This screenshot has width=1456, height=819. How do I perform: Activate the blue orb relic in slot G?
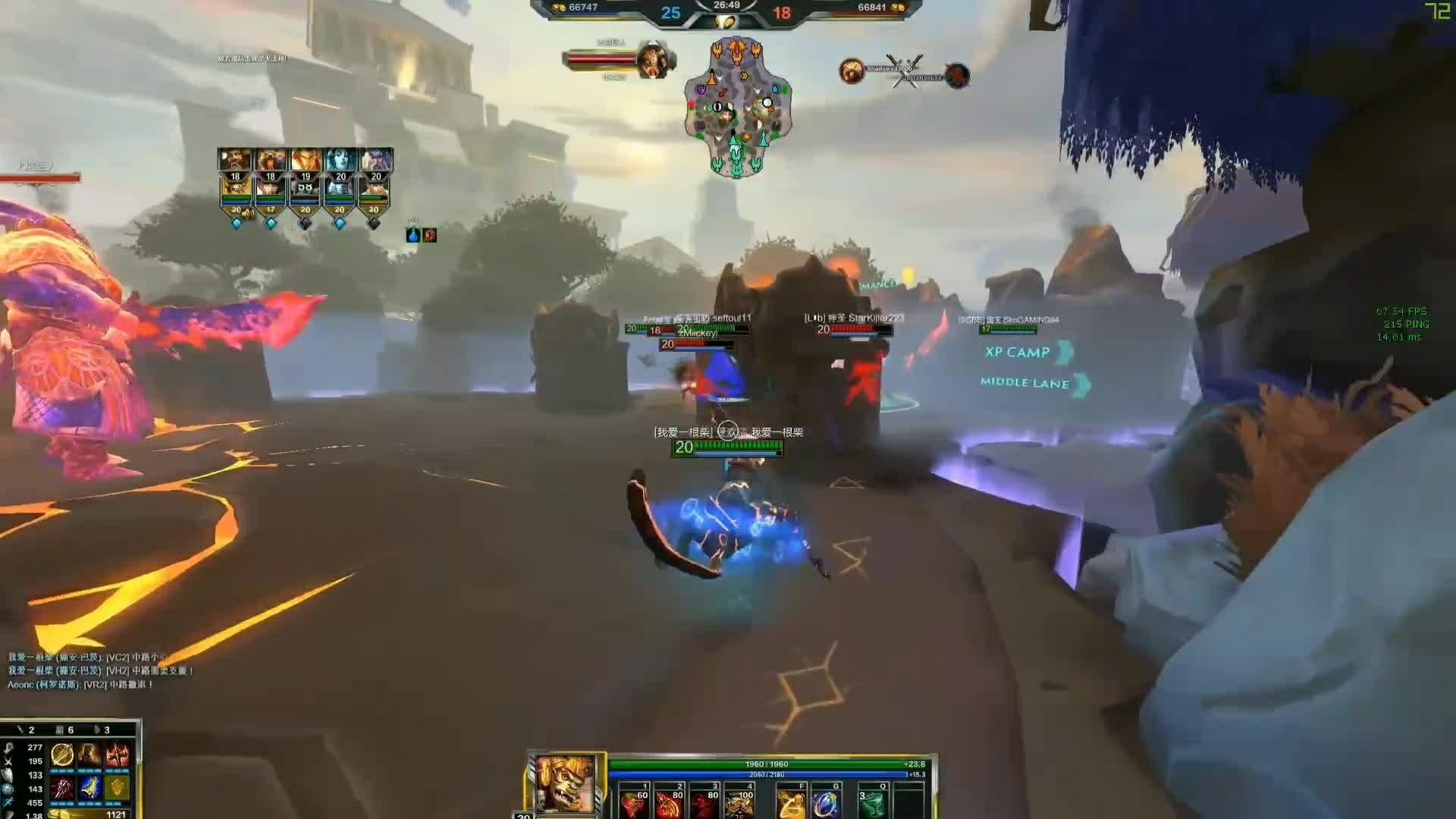tap(825, 802)
